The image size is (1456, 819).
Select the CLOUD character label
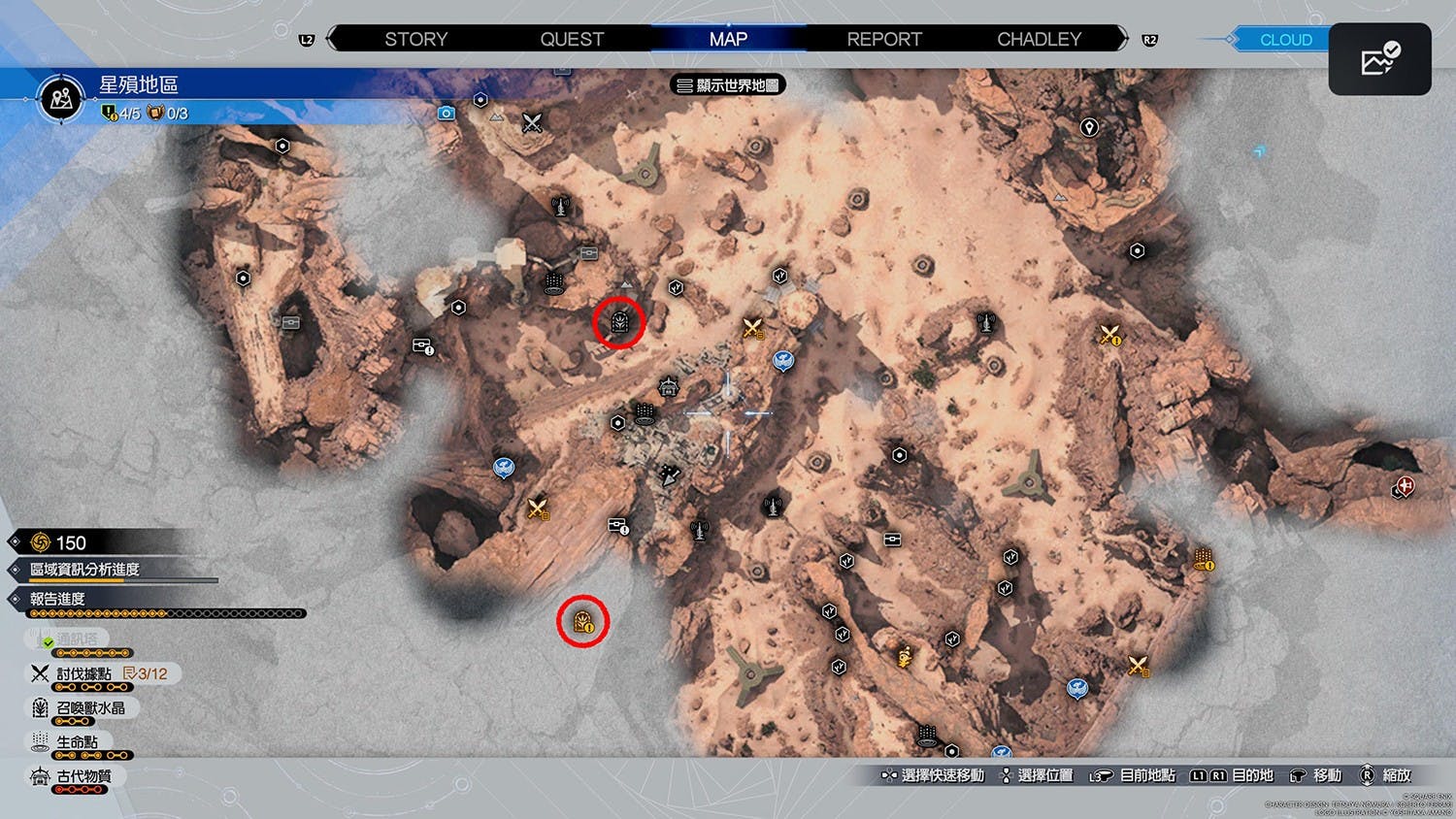coord(1285,40)
